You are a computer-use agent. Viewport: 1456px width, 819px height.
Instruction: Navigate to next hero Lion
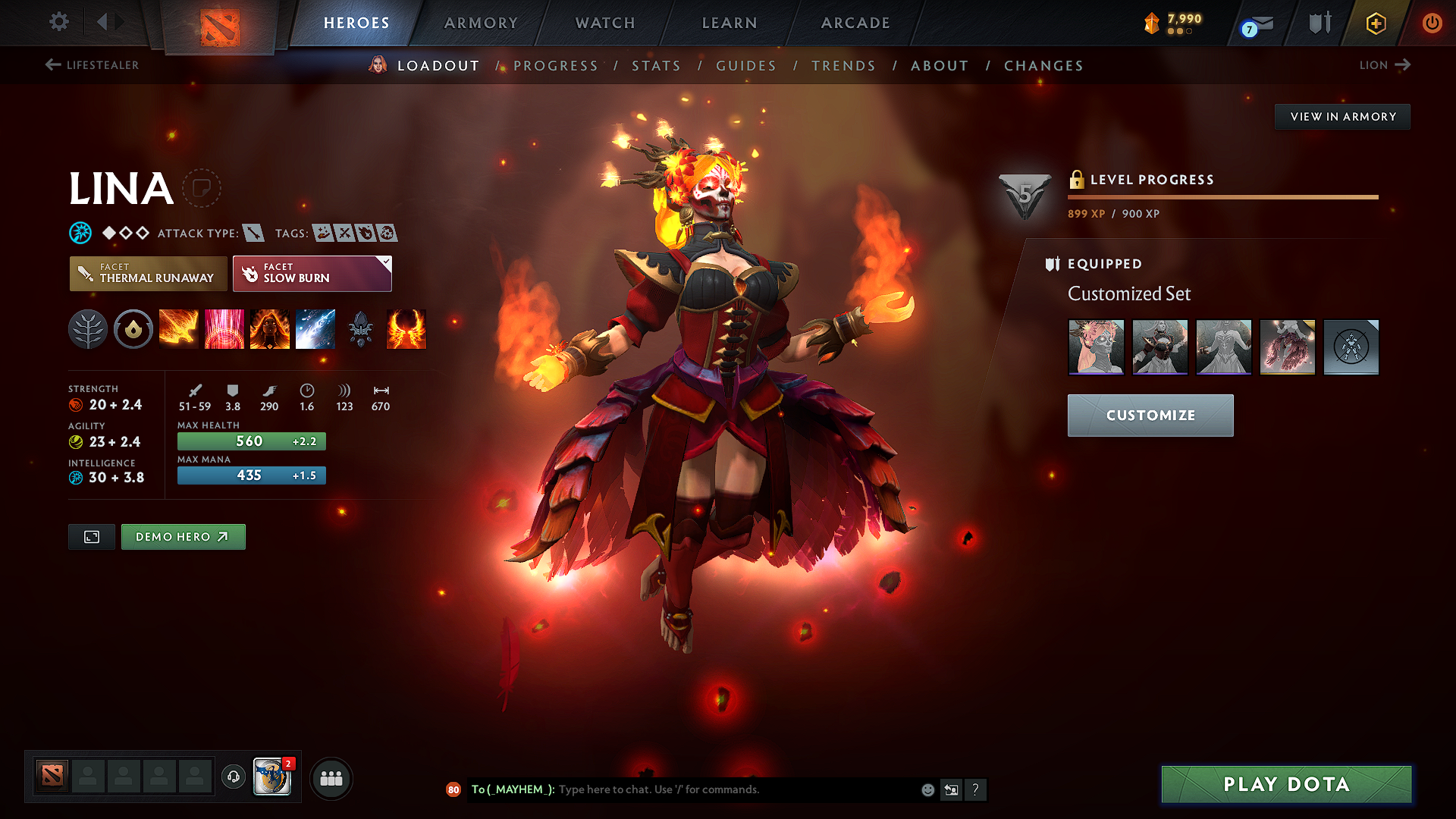1385,65
